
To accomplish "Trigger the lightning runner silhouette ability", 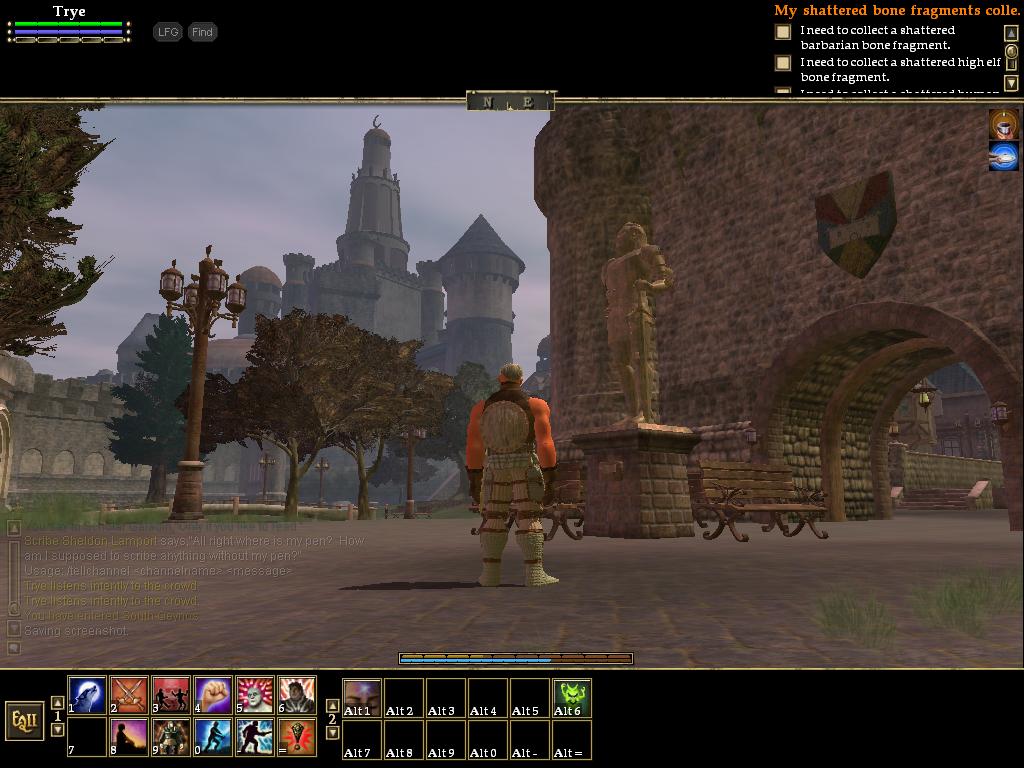I will pos(255,738).
